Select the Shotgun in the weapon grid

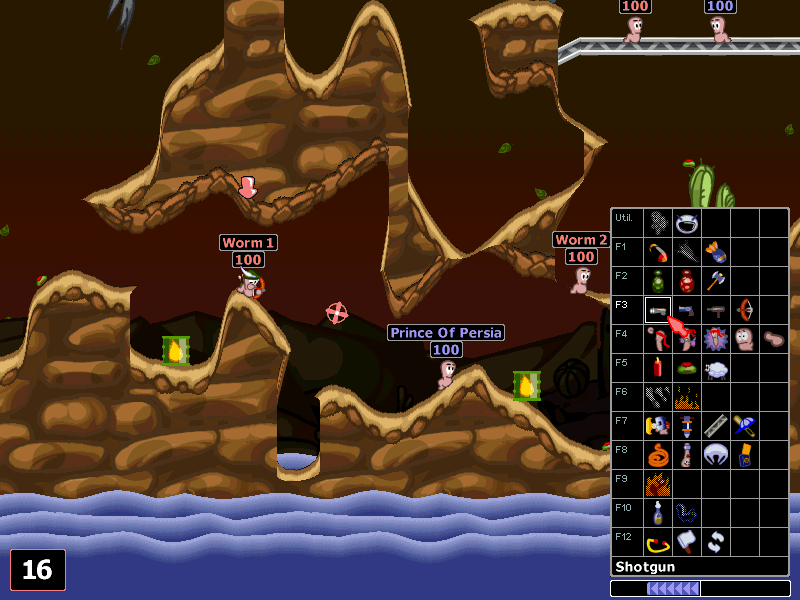[657, 310]
